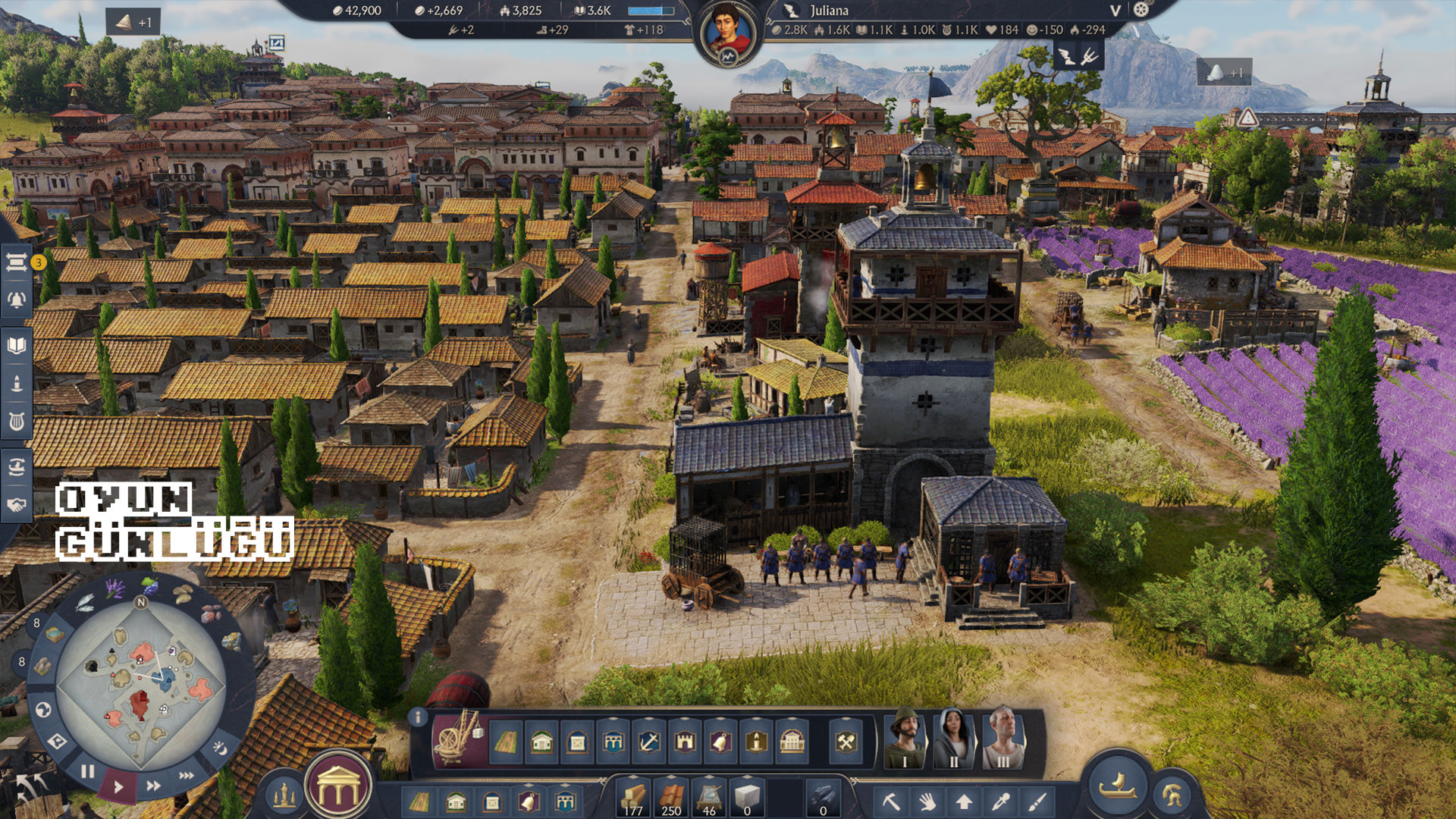Choose the anchor harbor building category
The image size is (1456, 819).
tap(648, 741)
